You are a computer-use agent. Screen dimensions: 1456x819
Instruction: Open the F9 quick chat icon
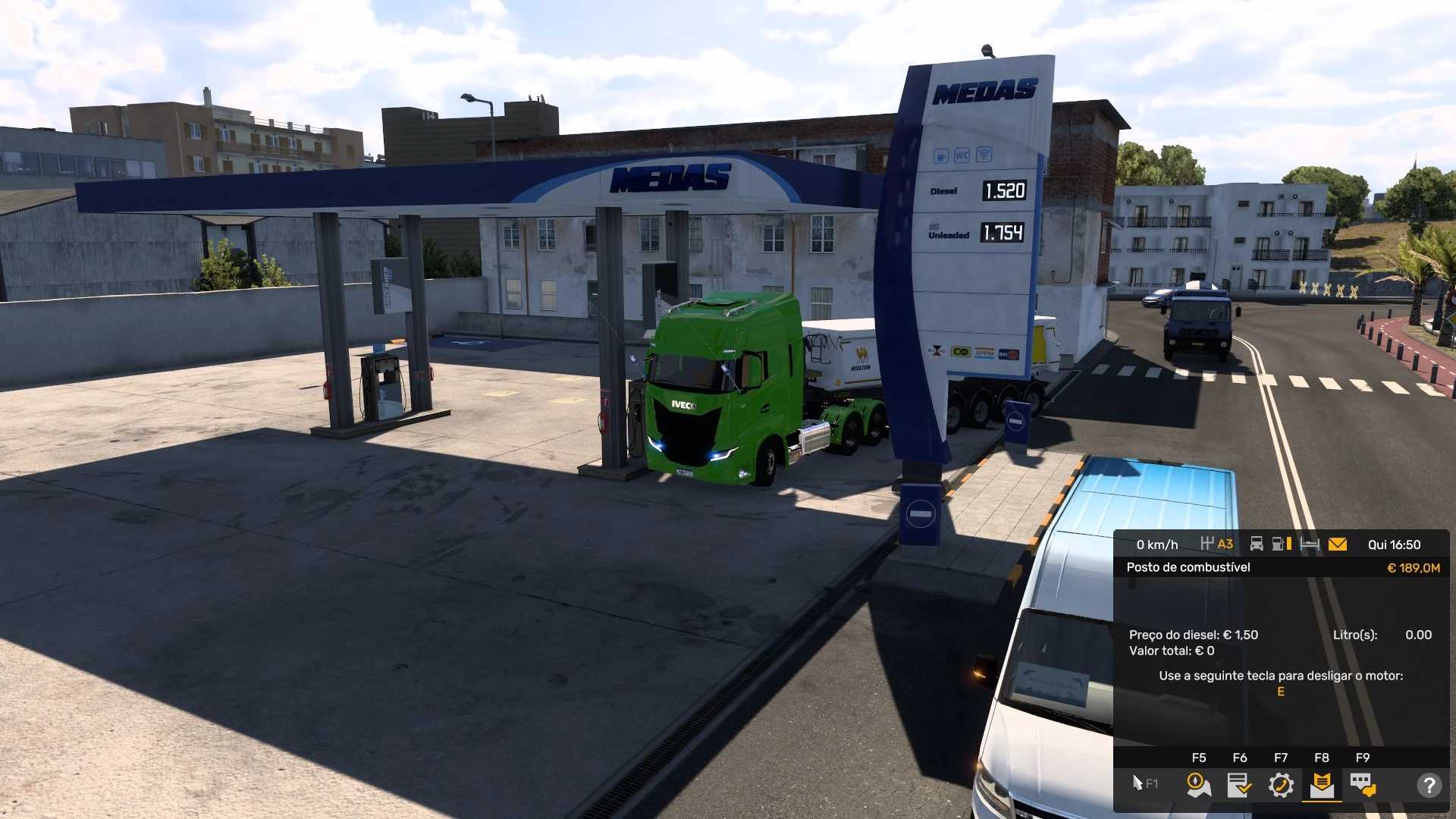click(x=1363, y=785)
